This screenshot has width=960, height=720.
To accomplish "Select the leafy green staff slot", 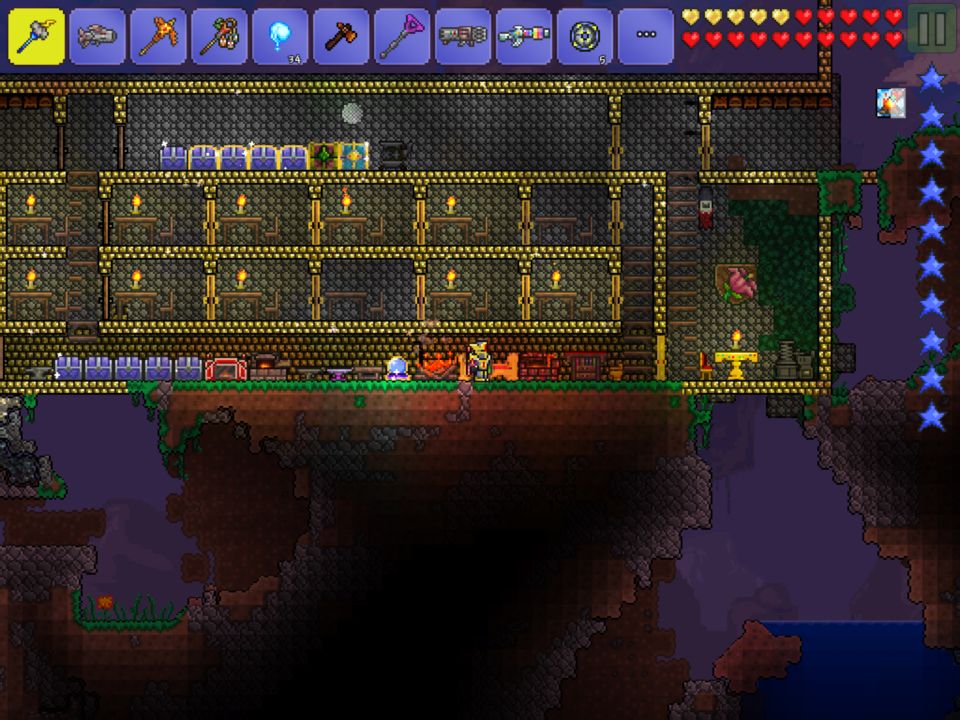I will (220, 37).
